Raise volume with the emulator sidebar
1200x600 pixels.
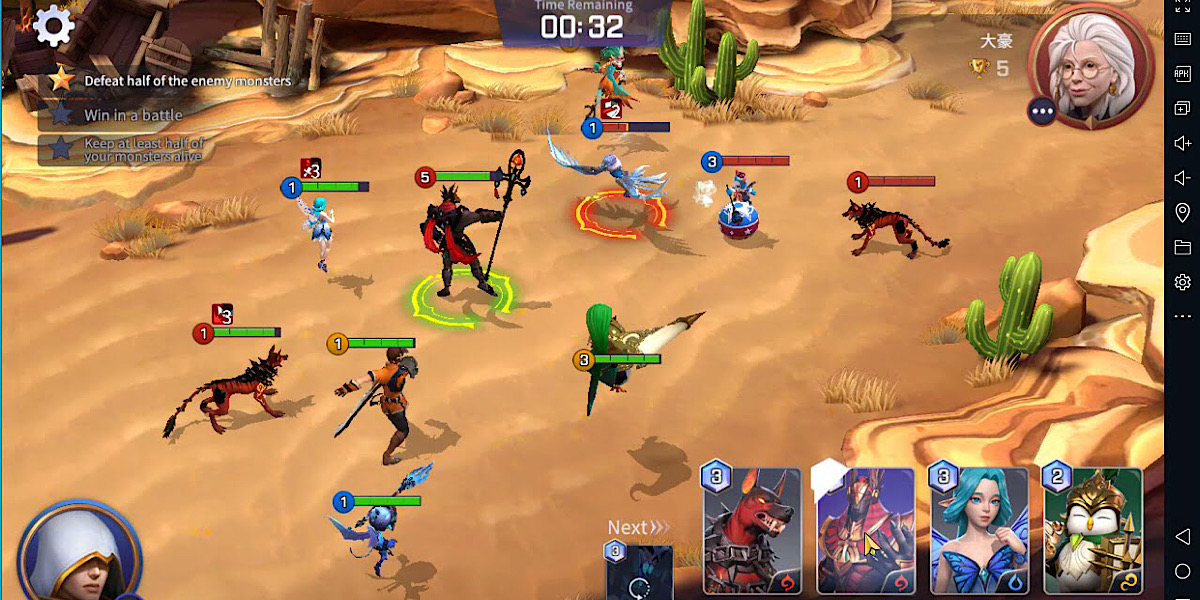click(1182, 143)
